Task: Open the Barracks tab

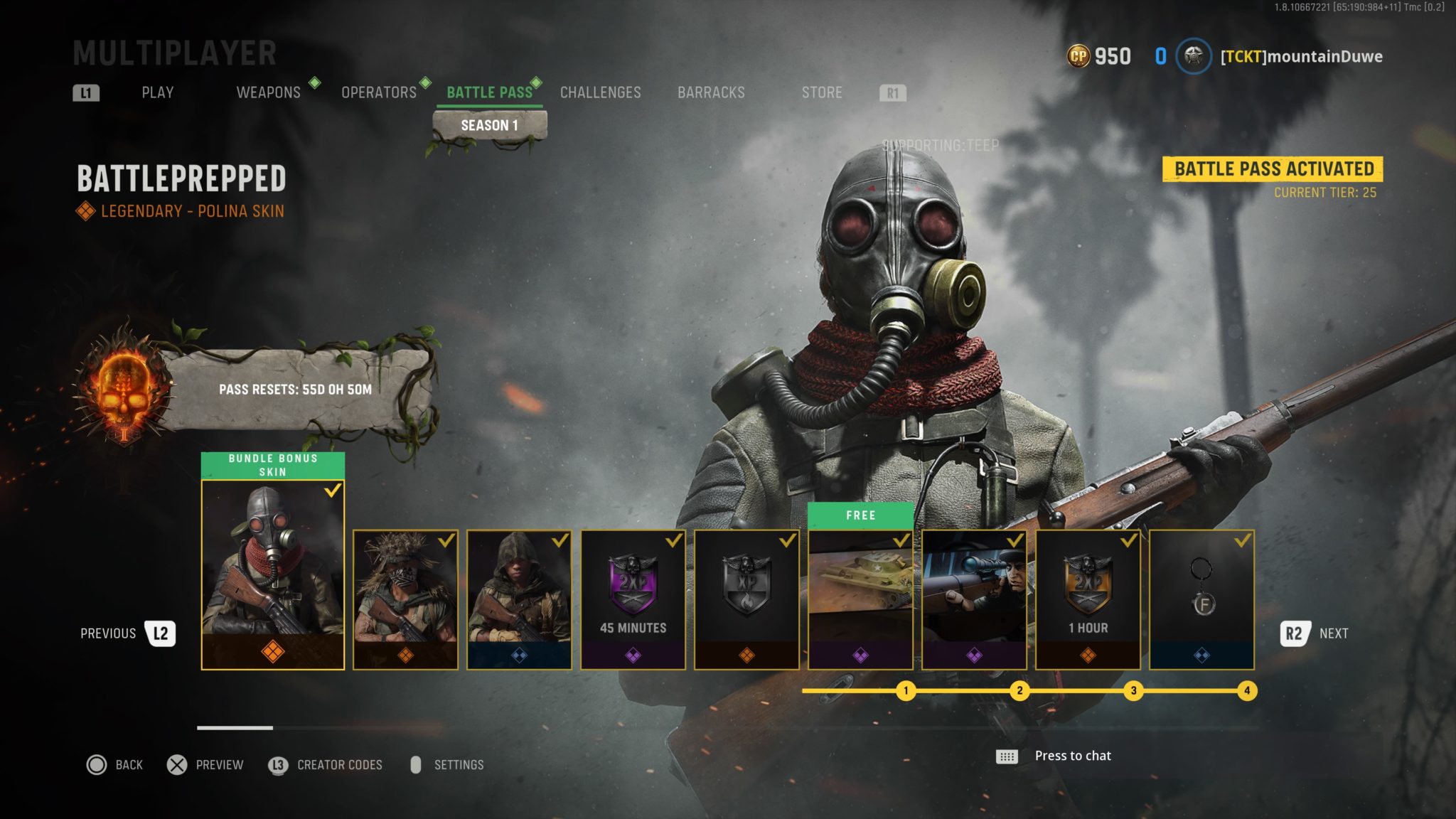Action: click(x=710, y=92)
